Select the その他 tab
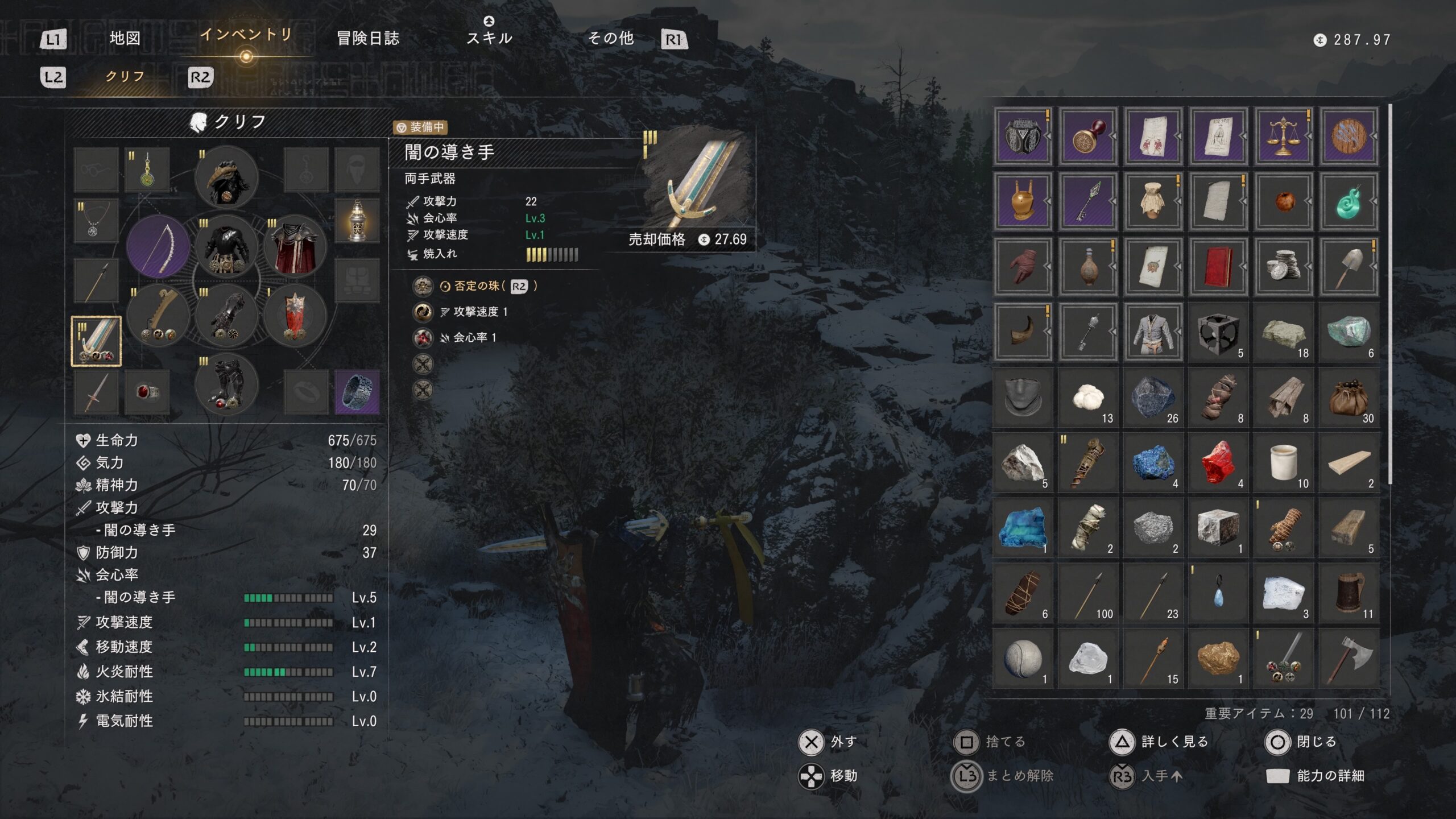The width and height of the screenshot is (1456, 819). [x=610, y=39]
